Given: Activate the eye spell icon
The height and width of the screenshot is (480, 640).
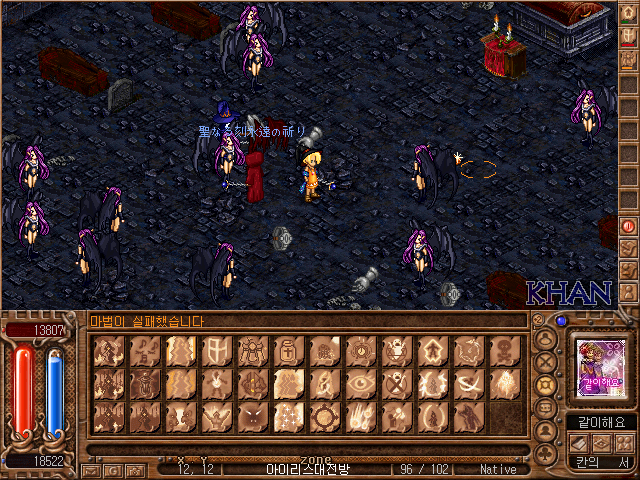Looking at the screenshot, I should [x=359, y=383].
